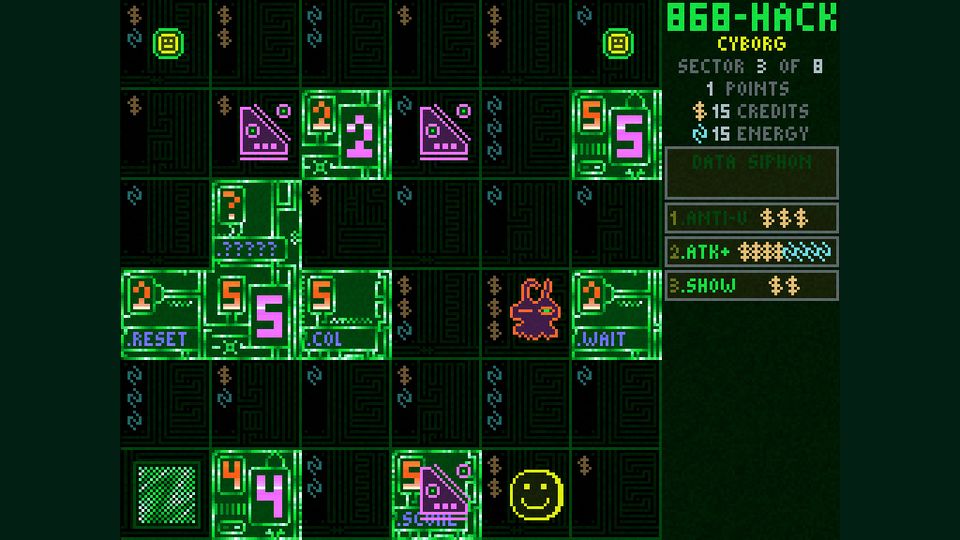Use the Data Siphon button
The height and width of the screenshot is (540, 960).
(x=751, y=172)
